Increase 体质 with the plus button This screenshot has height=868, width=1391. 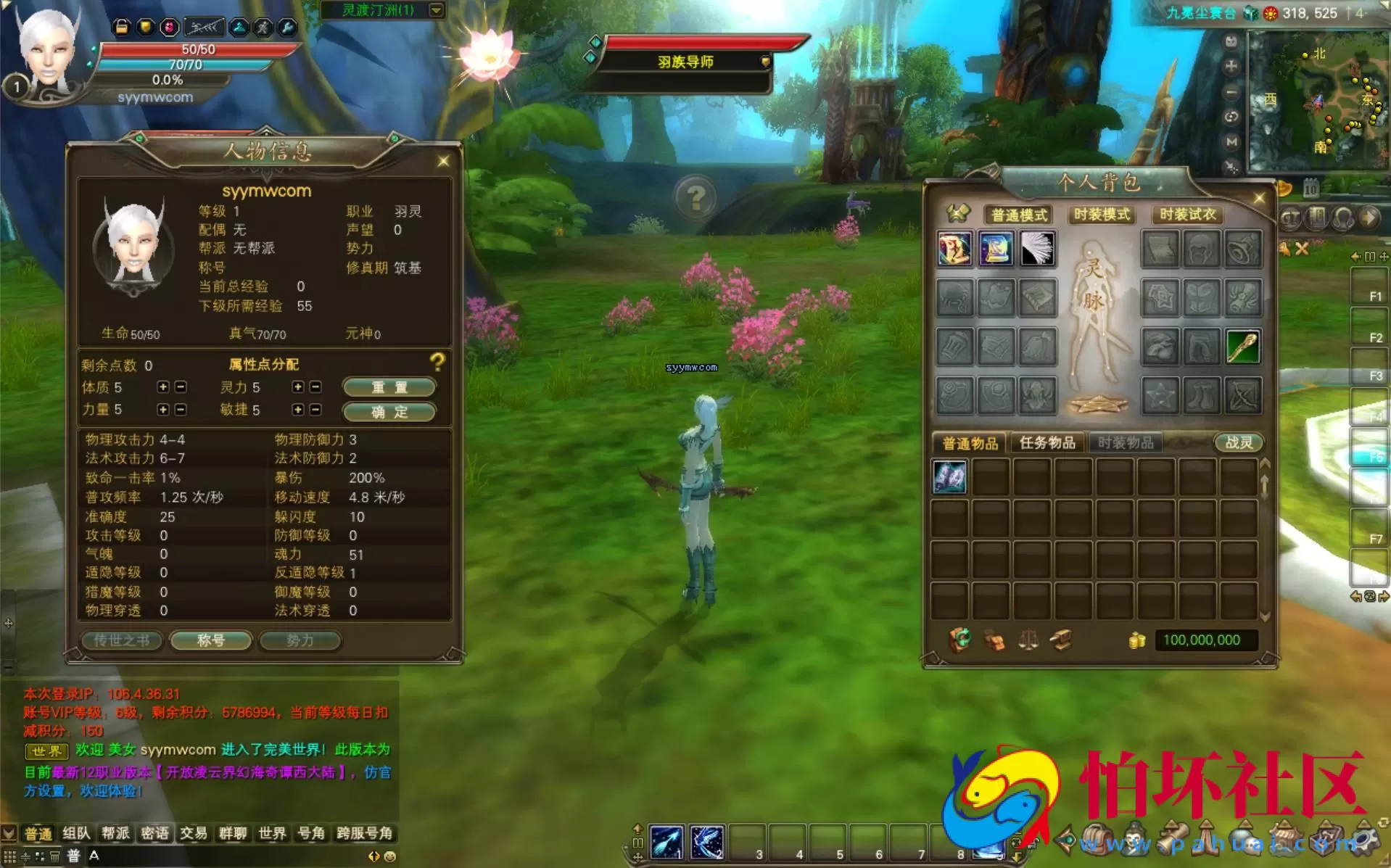pyautogui.click(x=163, y=387)
